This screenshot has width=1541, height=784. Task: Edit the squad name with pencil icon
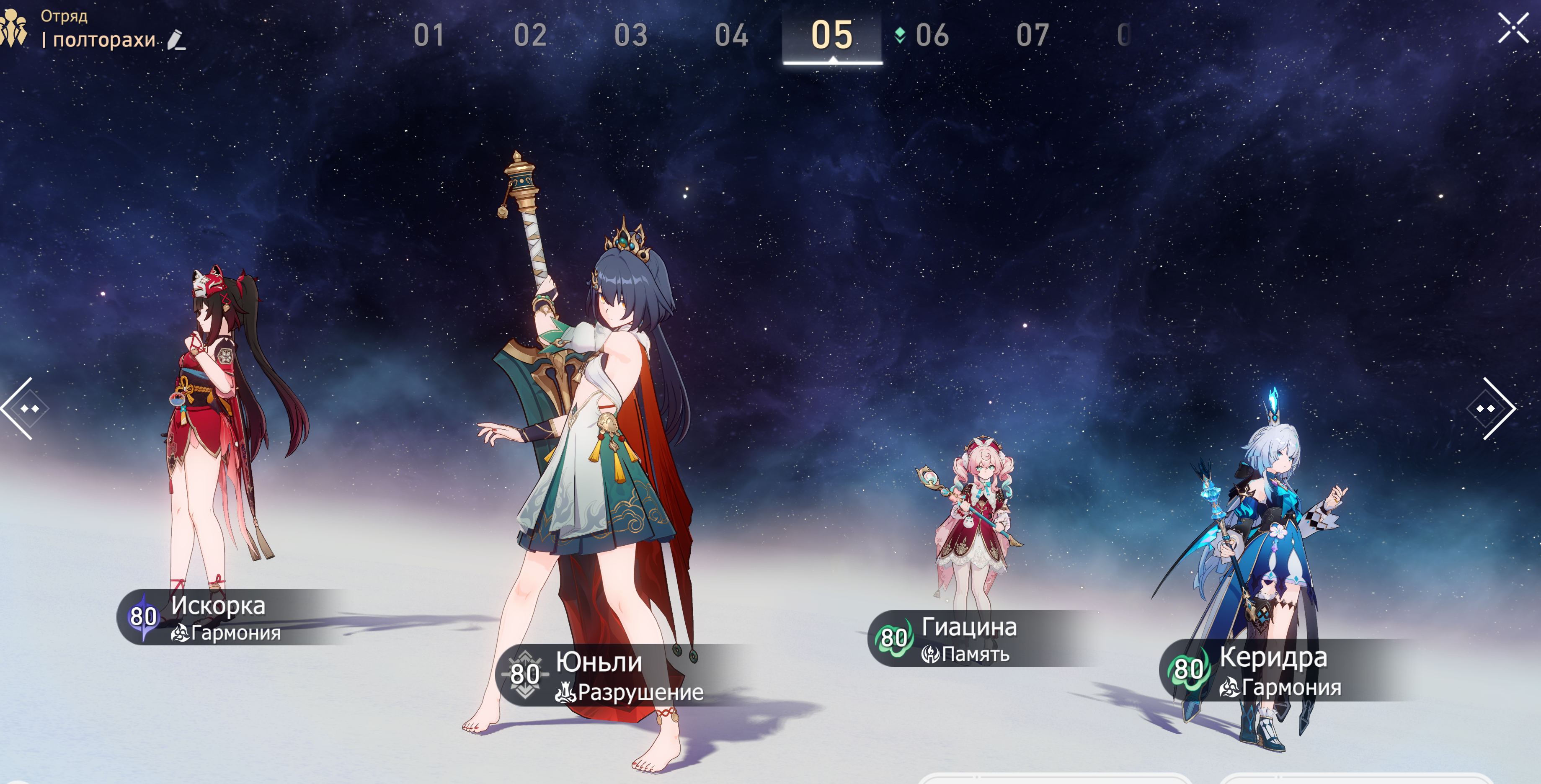pyautogui.click(x=176, y=40)
